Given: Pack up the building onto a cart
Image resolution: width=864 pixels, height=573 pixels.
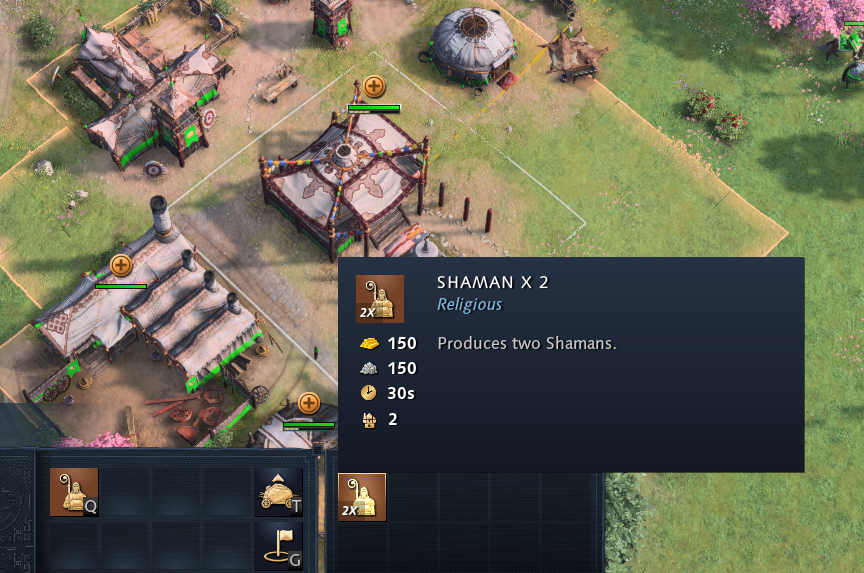Looking at the screenshot, I should click(278, 492).
